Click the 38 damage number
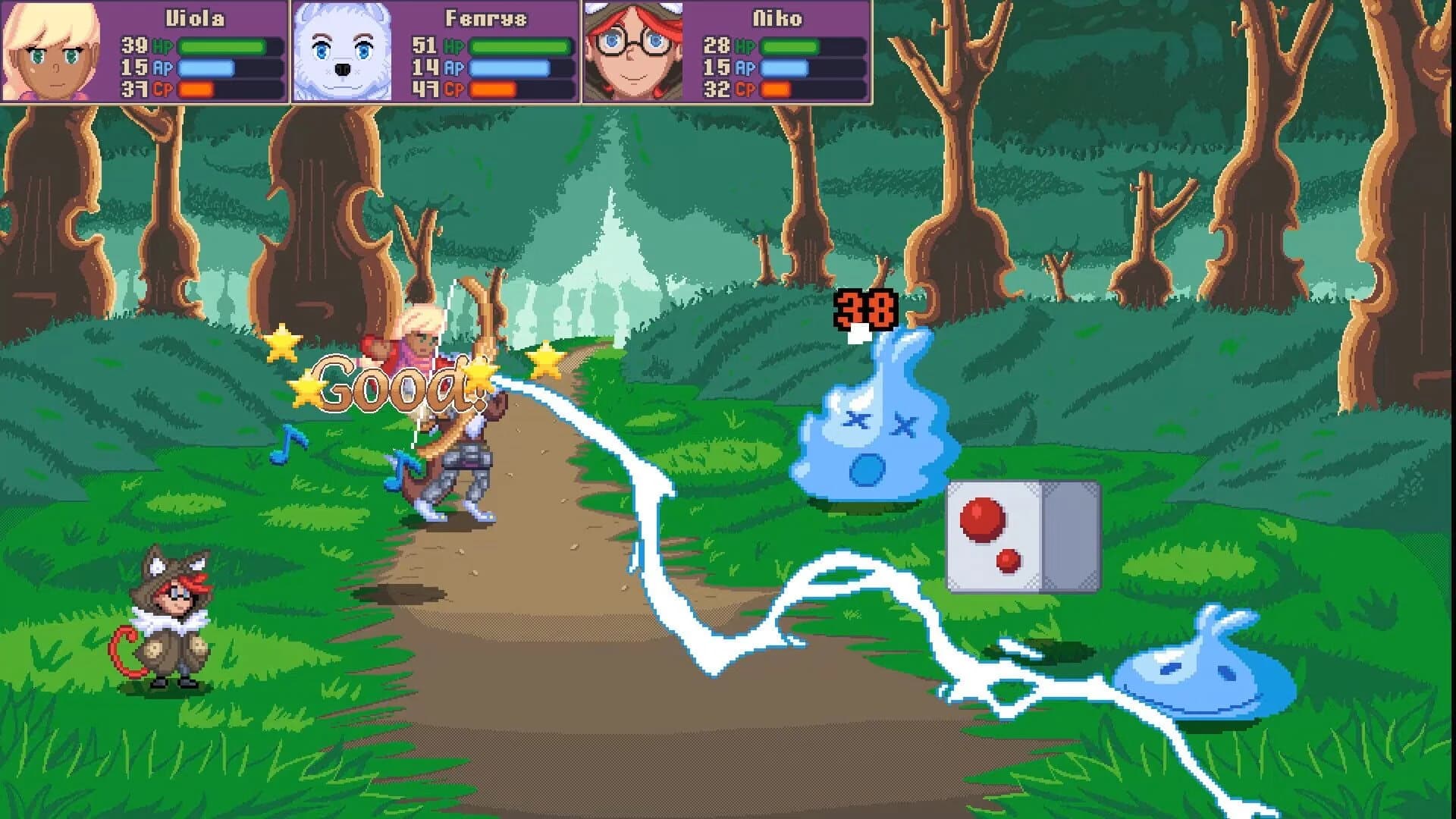 [866, 308]
